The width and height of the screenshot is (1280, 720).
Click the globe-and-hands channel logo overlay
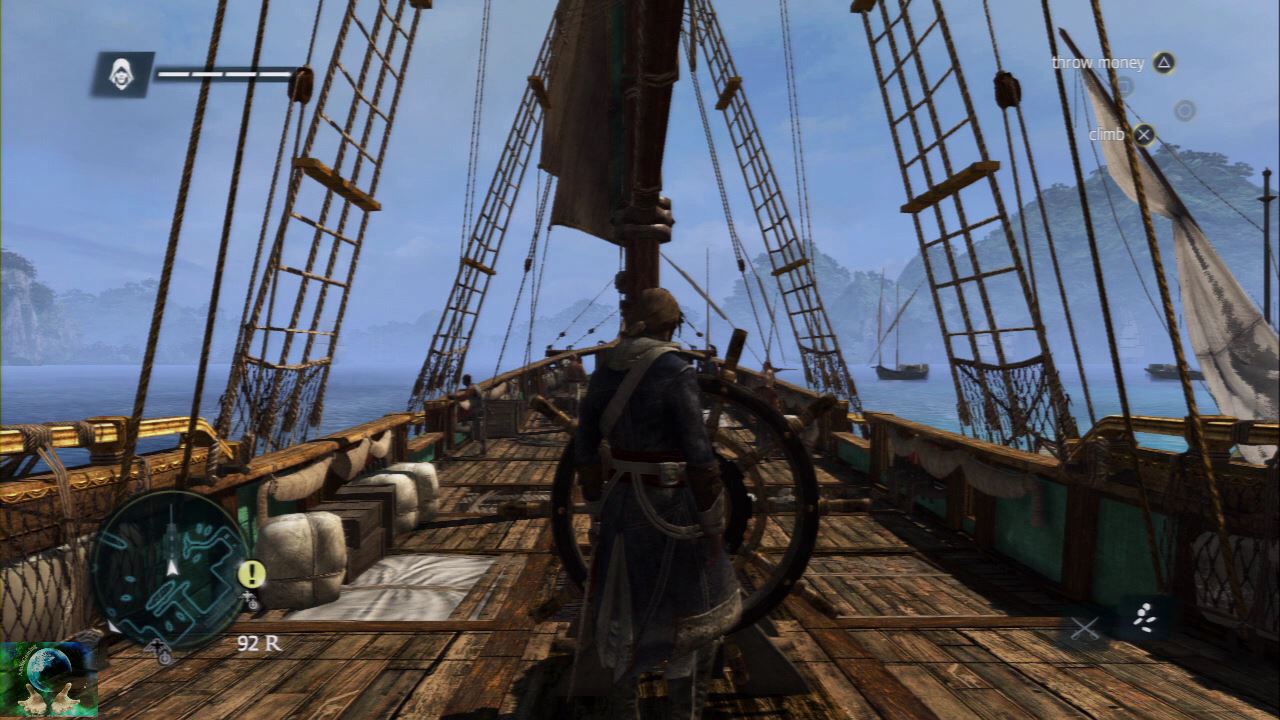pos(49,679)
